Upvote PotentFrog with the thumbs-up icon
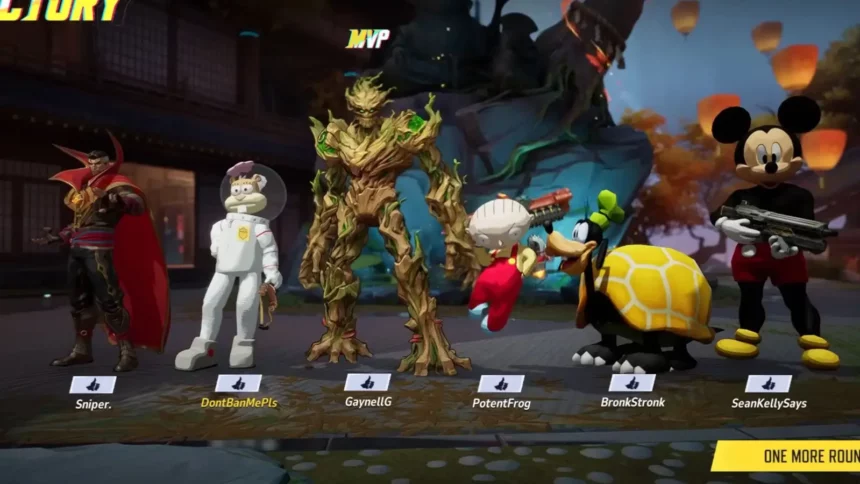860x484 pixels. pos(501,383)
